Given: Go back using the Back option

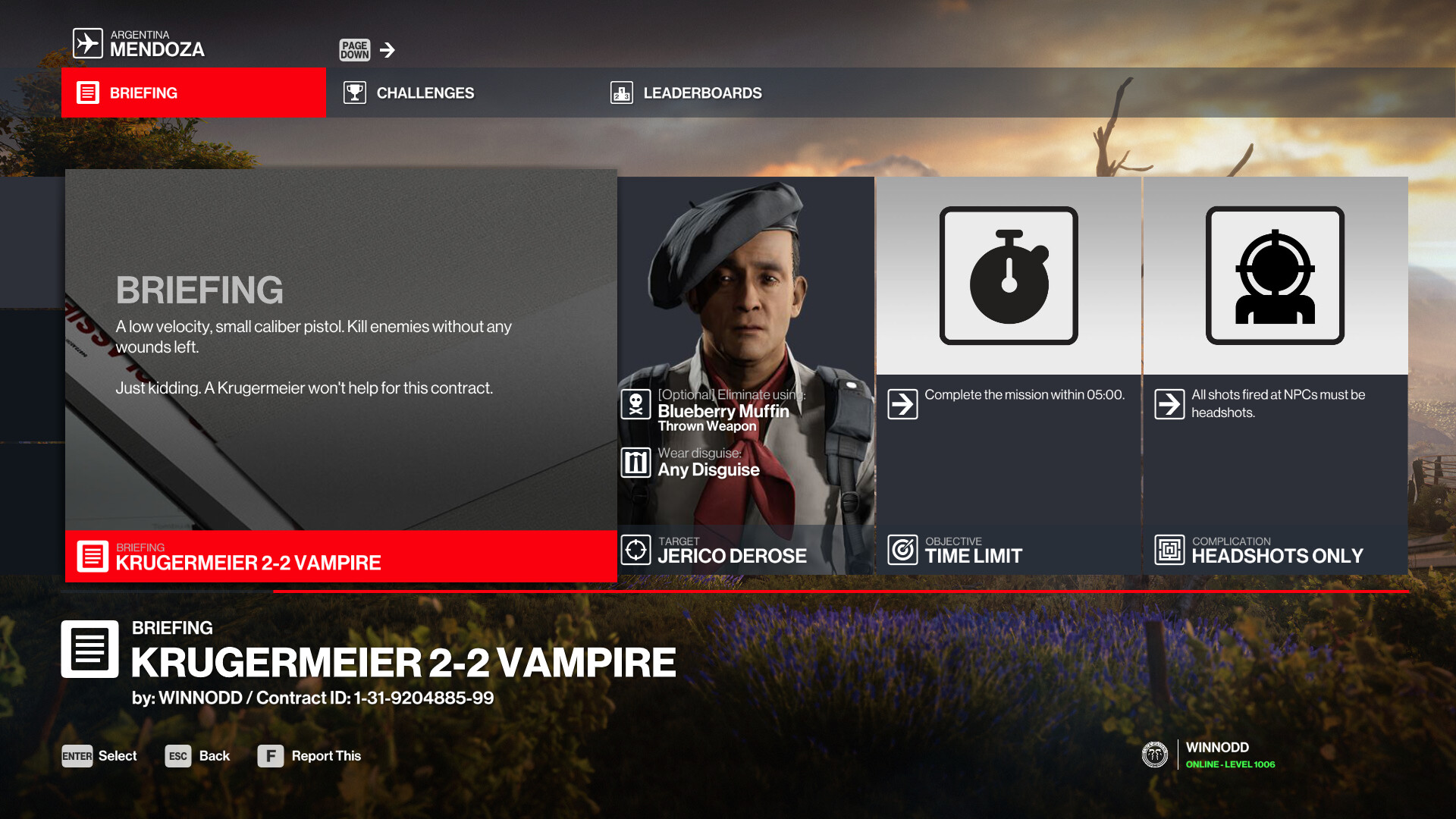Looking at the screenshot, I should click(x=197, y=756).
